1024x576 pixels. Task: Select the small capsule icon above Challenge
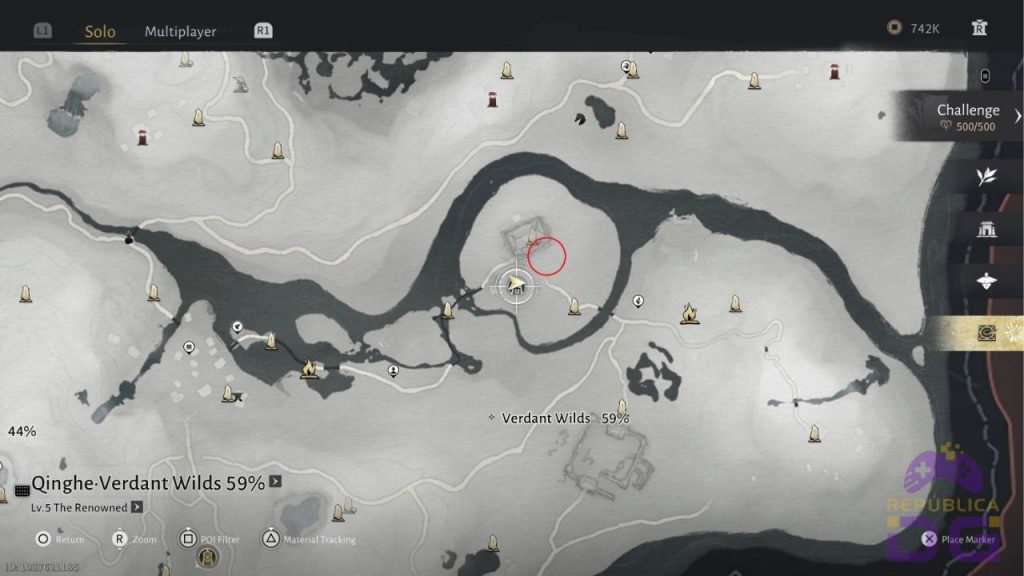pyautogui.click(x=986, y=75)
